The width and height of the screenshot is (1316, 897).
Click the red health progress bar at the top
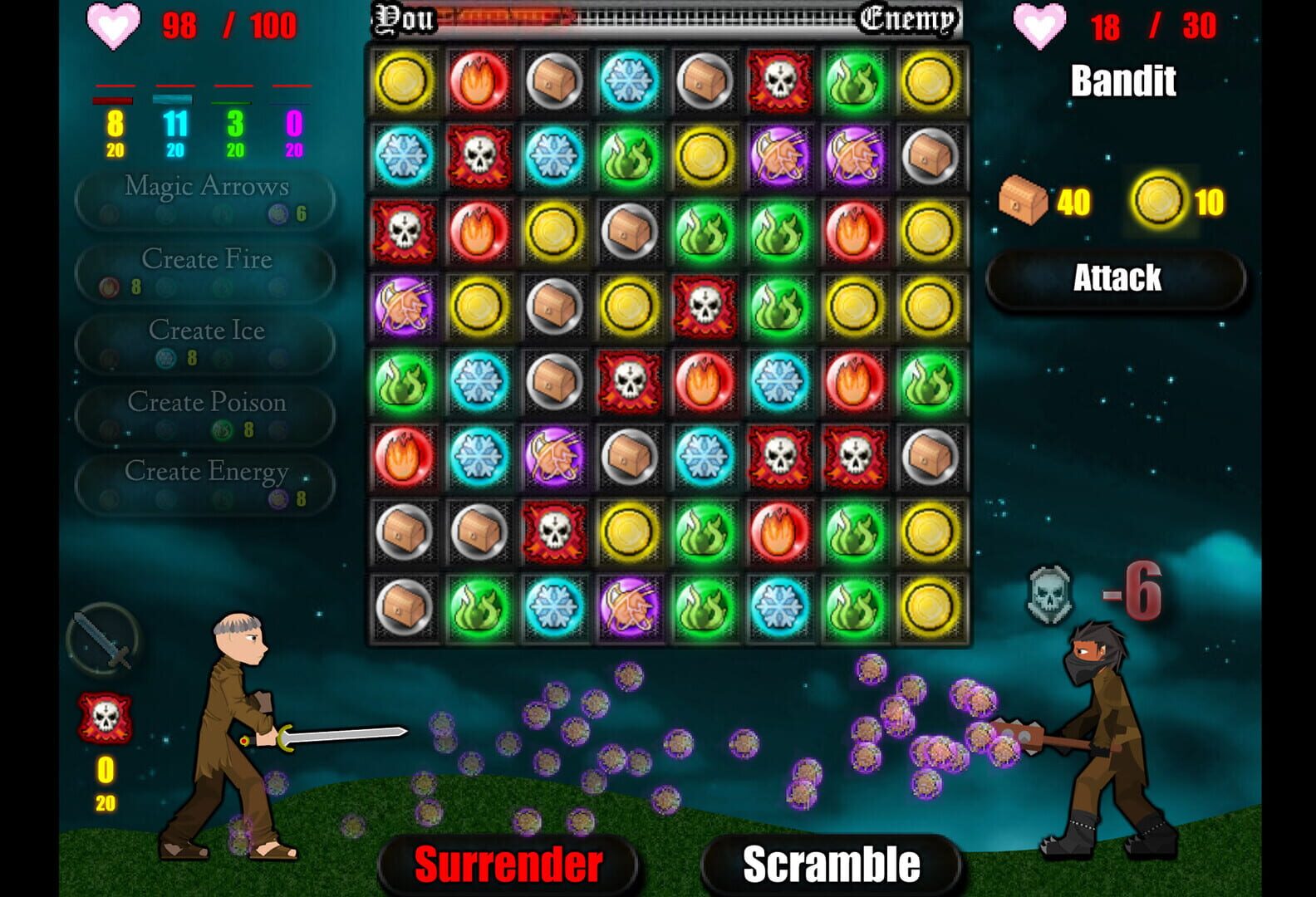pyautogui.click(x=507, y=18)
